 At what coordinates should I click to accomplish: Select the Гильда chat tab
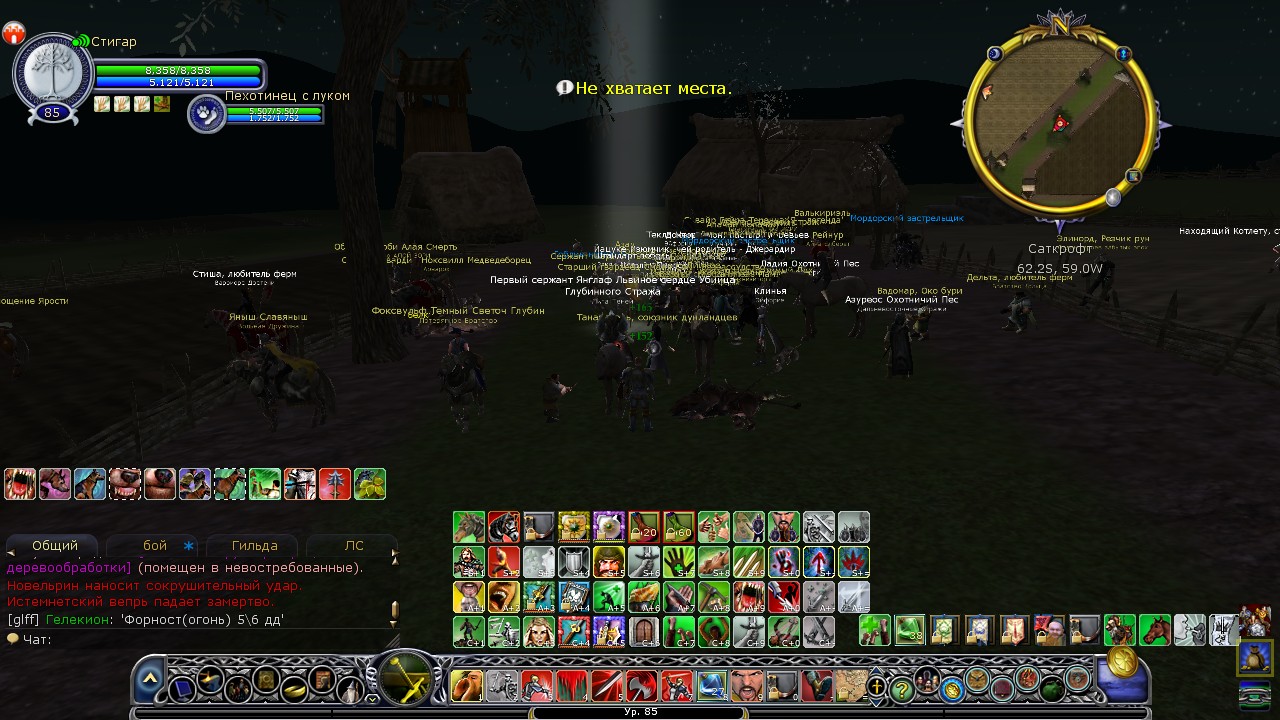pos(254,546)
